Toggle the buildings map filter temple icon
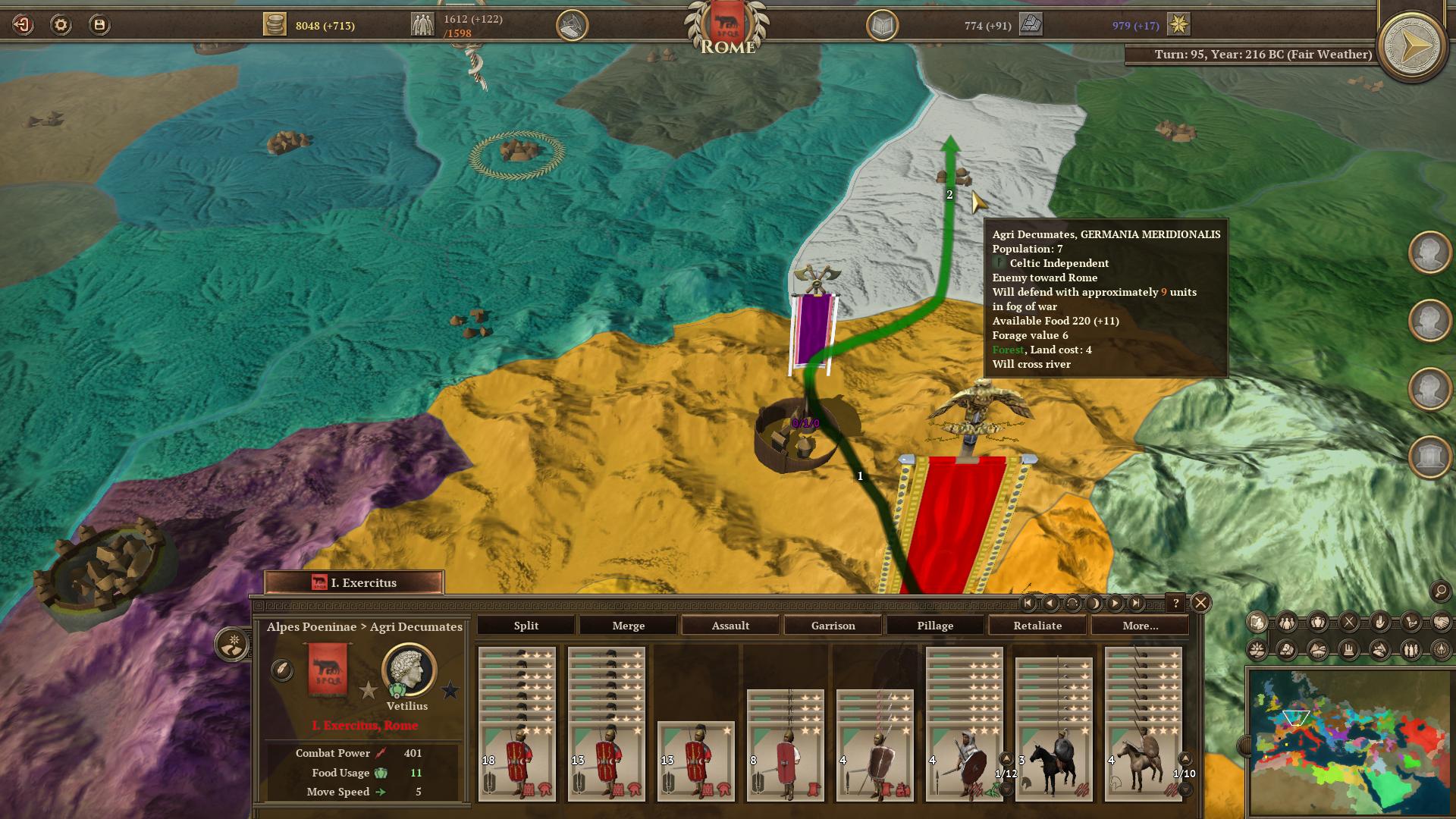Image resolution: width=1456 pixels, height=819 pixels. pyautogui.click(x=1349, y=651)
